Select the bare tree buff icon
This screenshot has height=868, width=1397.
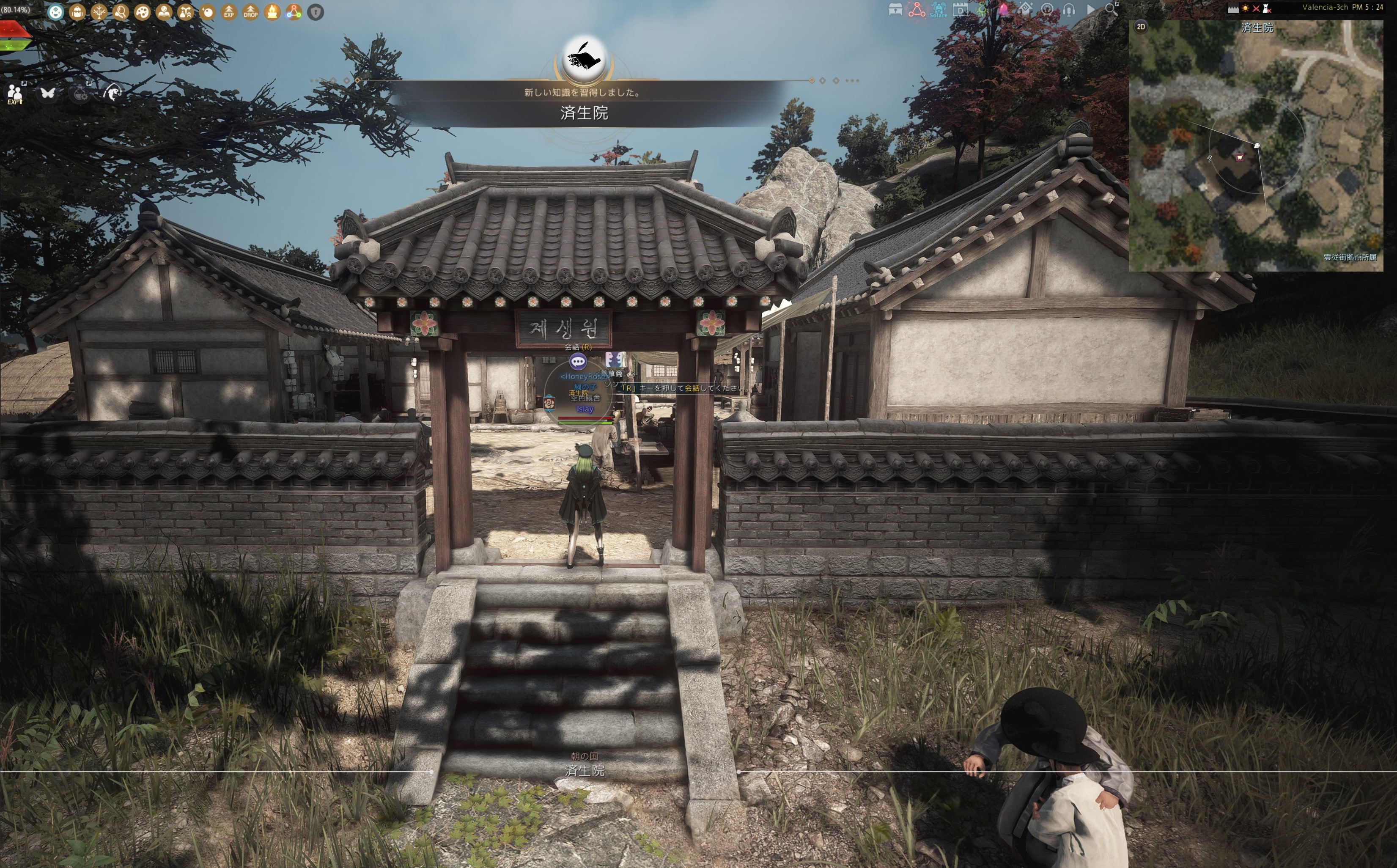[99, 12]
